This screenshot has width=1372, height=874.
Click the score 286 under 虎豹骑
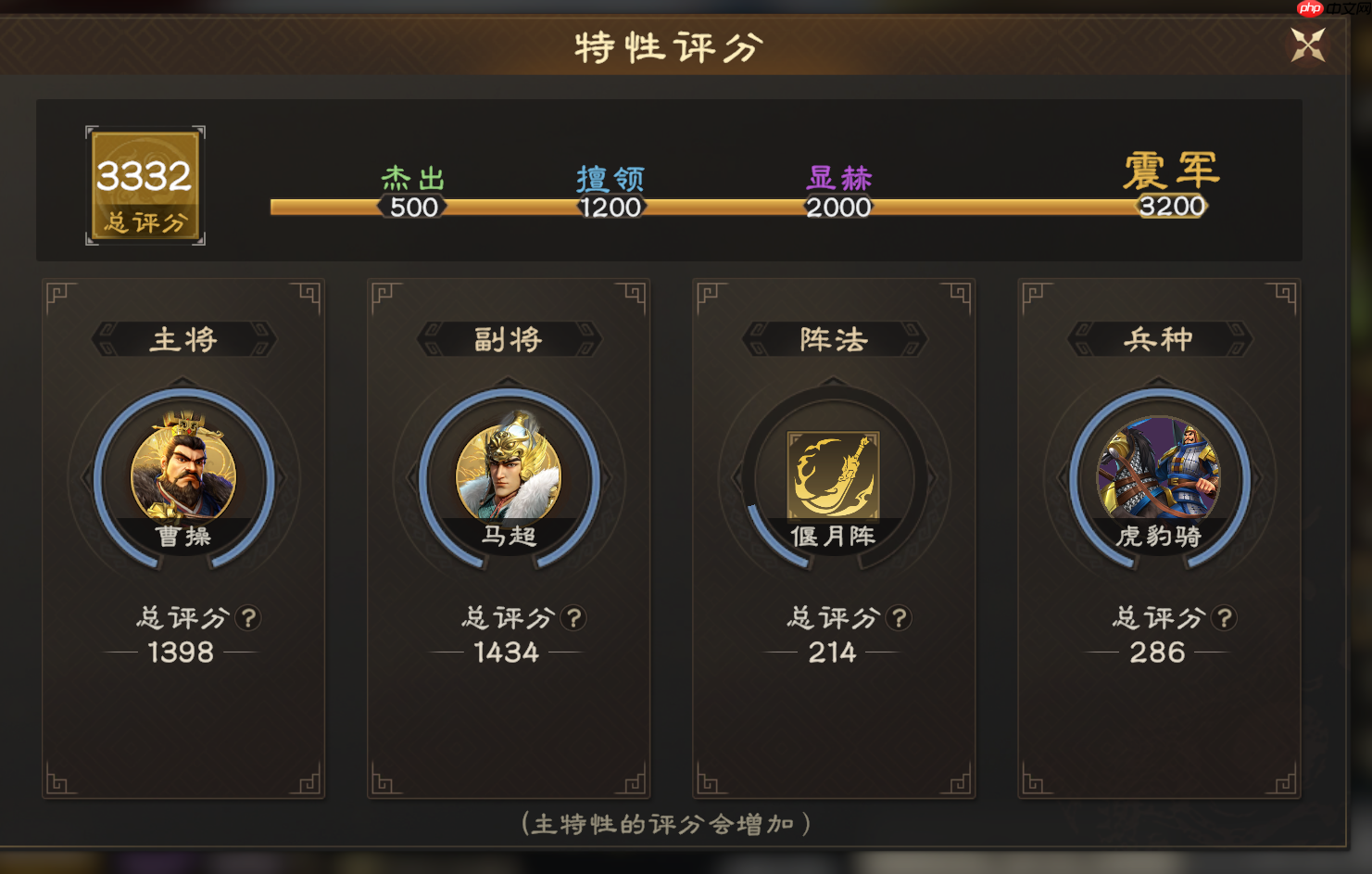[1157, 652]
